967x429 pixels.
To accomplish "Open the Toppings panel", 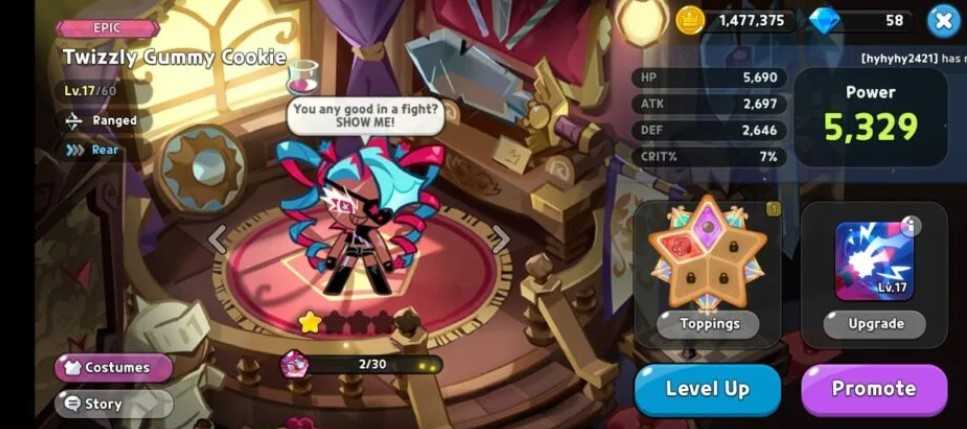I will tap(707, 323).
